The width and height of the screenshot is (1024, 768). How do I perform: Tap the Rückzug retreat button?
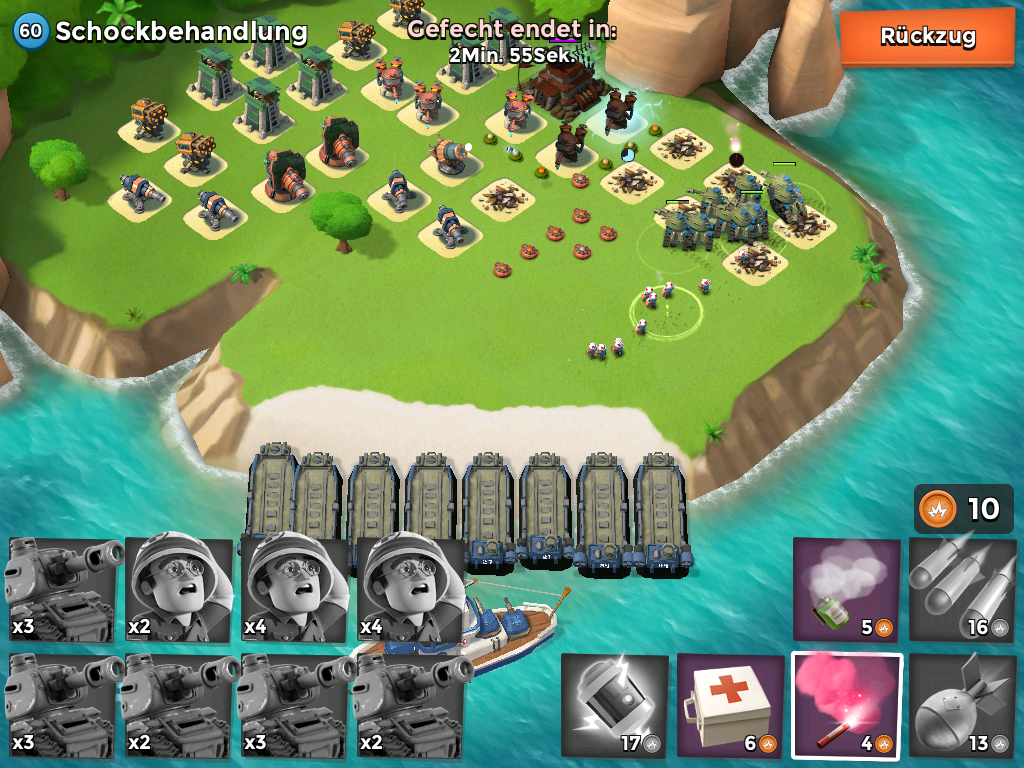click(927, 37)
